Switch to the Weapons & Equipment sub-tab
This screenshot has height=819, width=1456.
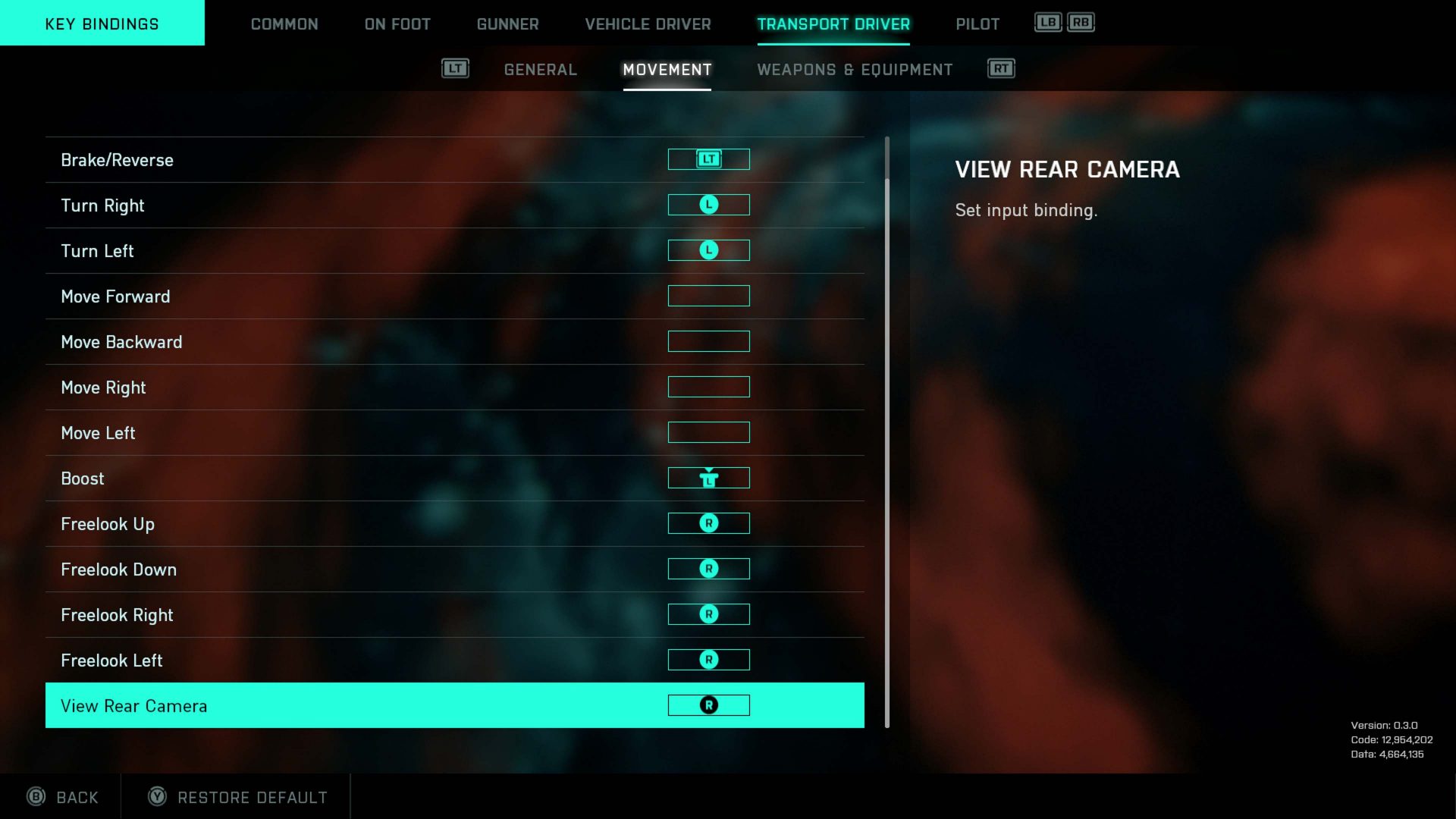tap(855, 69)
